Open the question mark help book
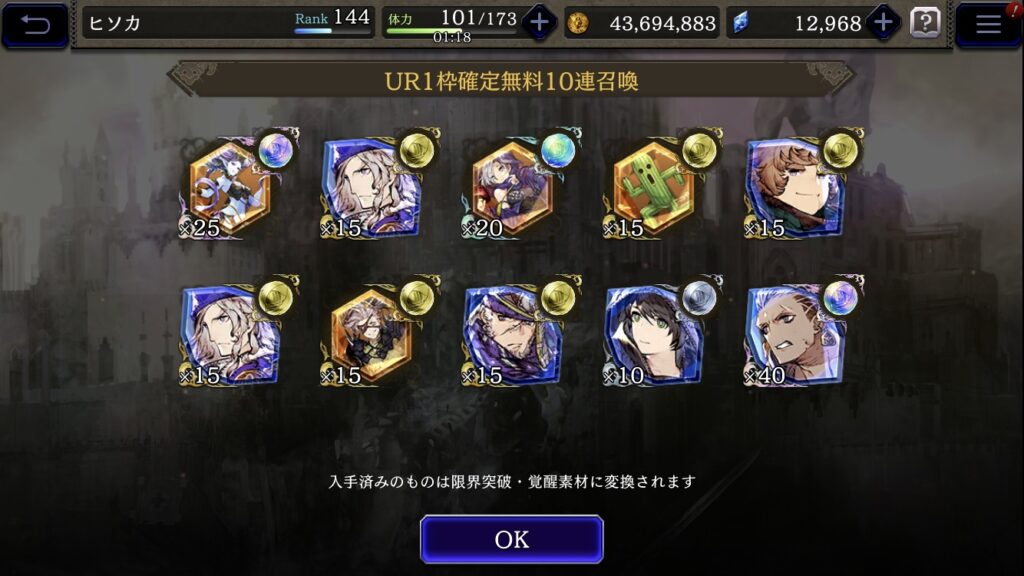Screen dimensions: 1024x576 click(925, 23)
